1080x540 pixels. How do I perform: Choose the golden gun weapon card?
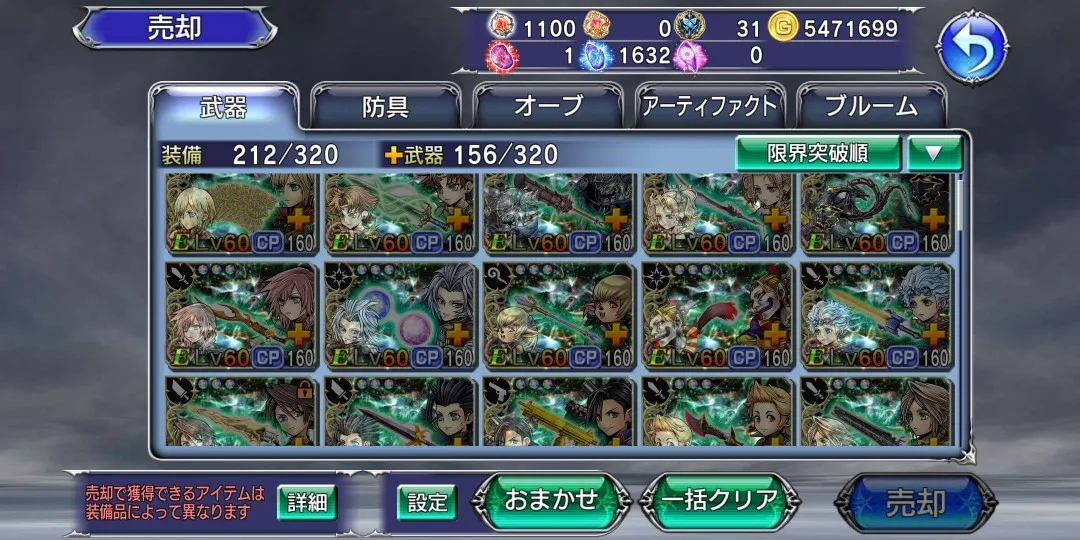[x=558, y=411]
